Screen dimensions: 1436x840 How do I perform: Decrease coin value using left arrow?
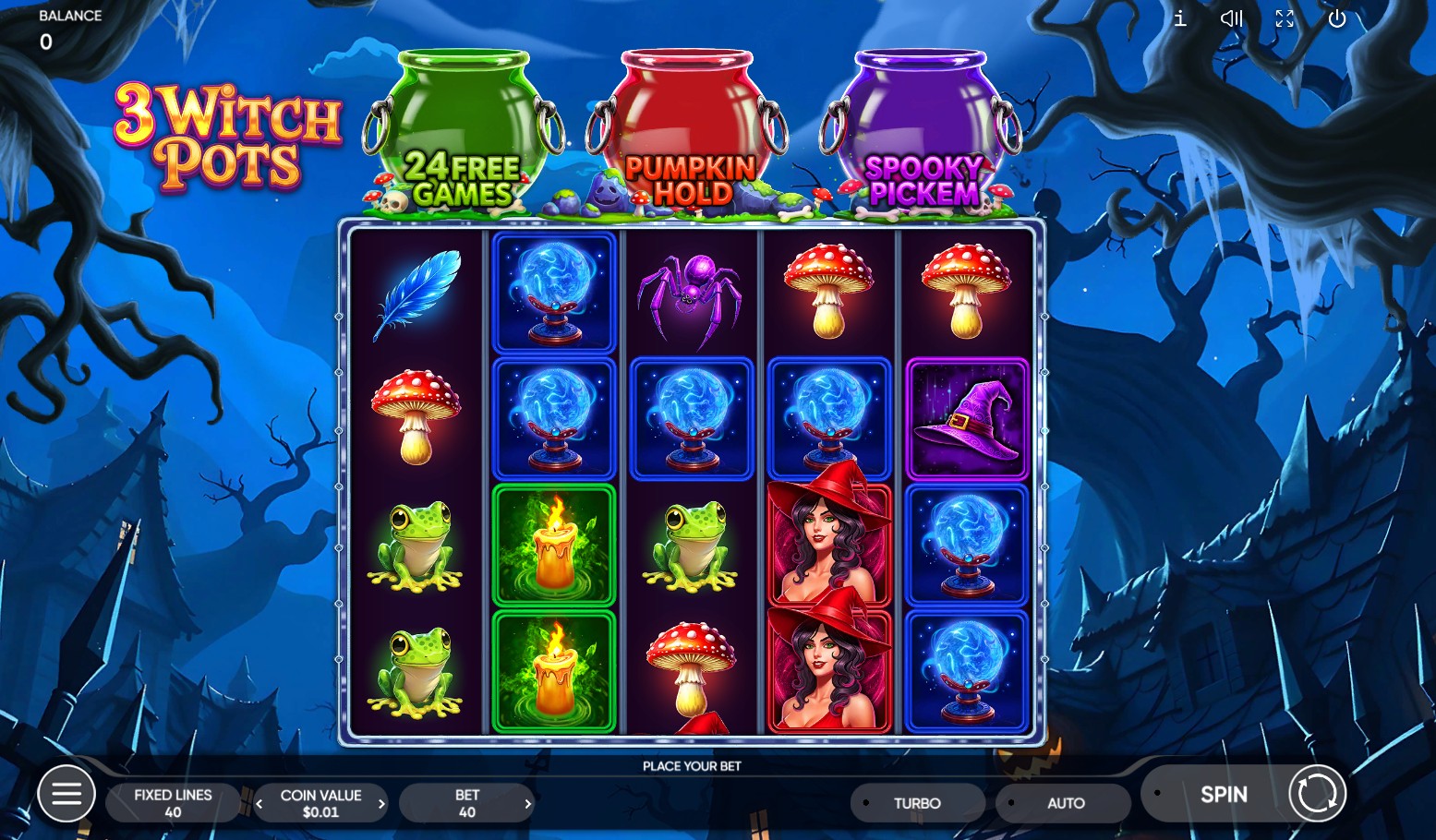[261, 802]
